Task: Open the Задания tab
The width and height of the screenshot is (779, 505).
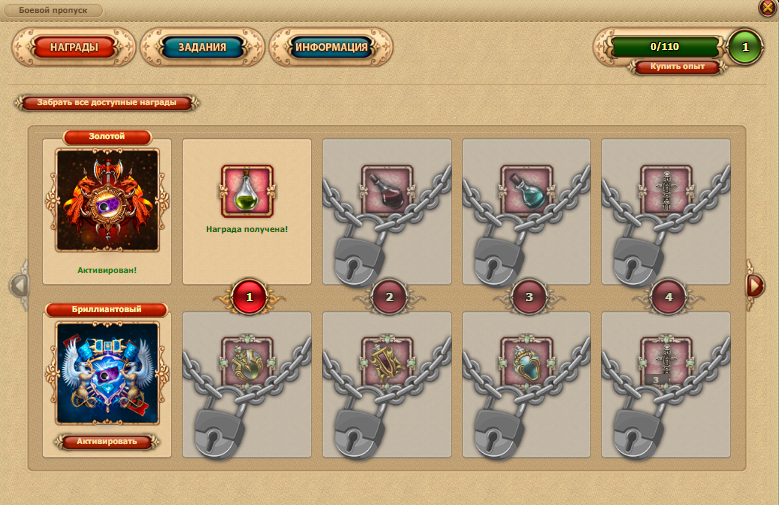Action: (x=202, y=47)
